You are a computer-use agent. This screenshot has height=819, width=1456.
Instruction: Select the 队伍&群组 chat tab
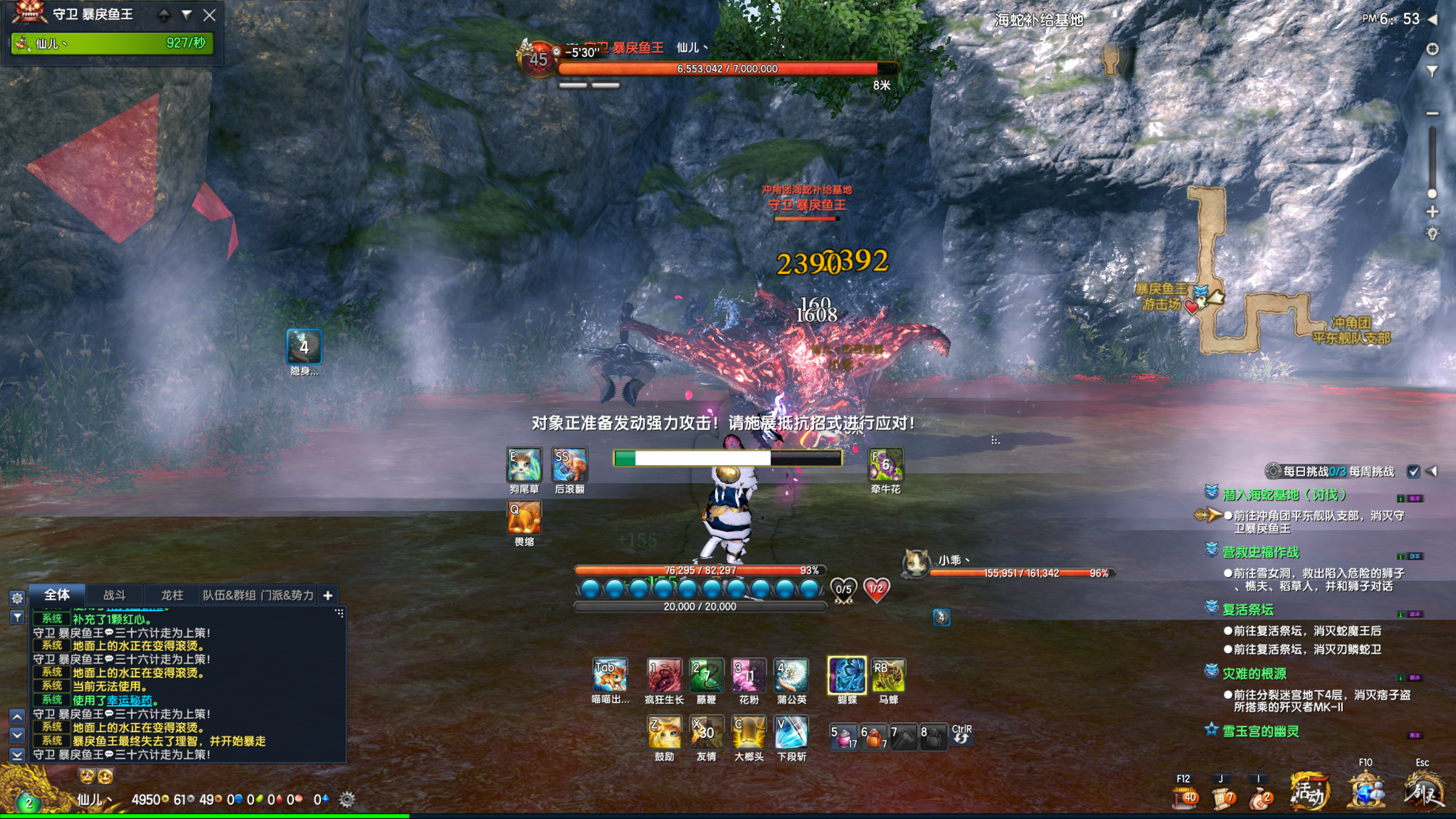(229, 595)
